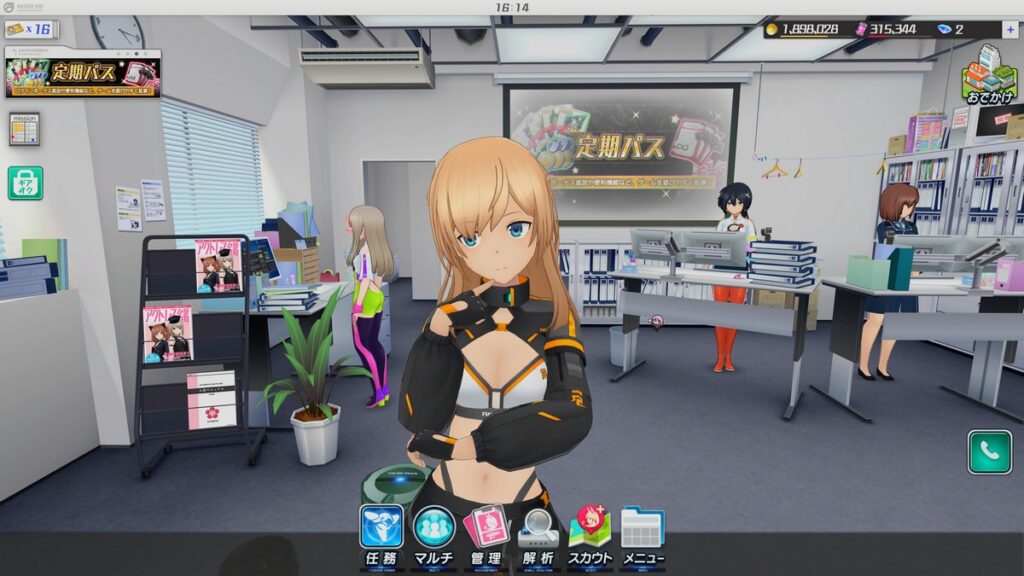The image size is (1024, 576).
Task: Tap the green phone call button
Action: click(x=989, y=452)
